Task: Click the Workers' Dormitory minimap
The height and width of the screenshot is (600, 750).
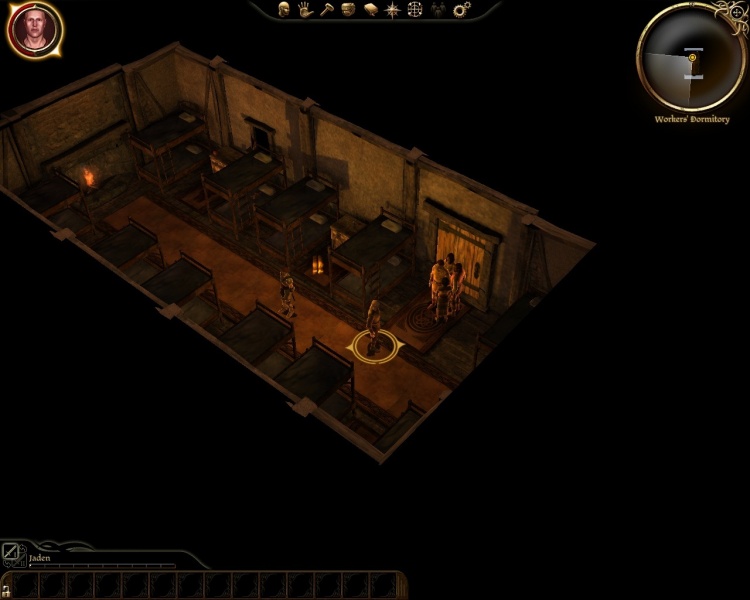Action: click(691, 58)
